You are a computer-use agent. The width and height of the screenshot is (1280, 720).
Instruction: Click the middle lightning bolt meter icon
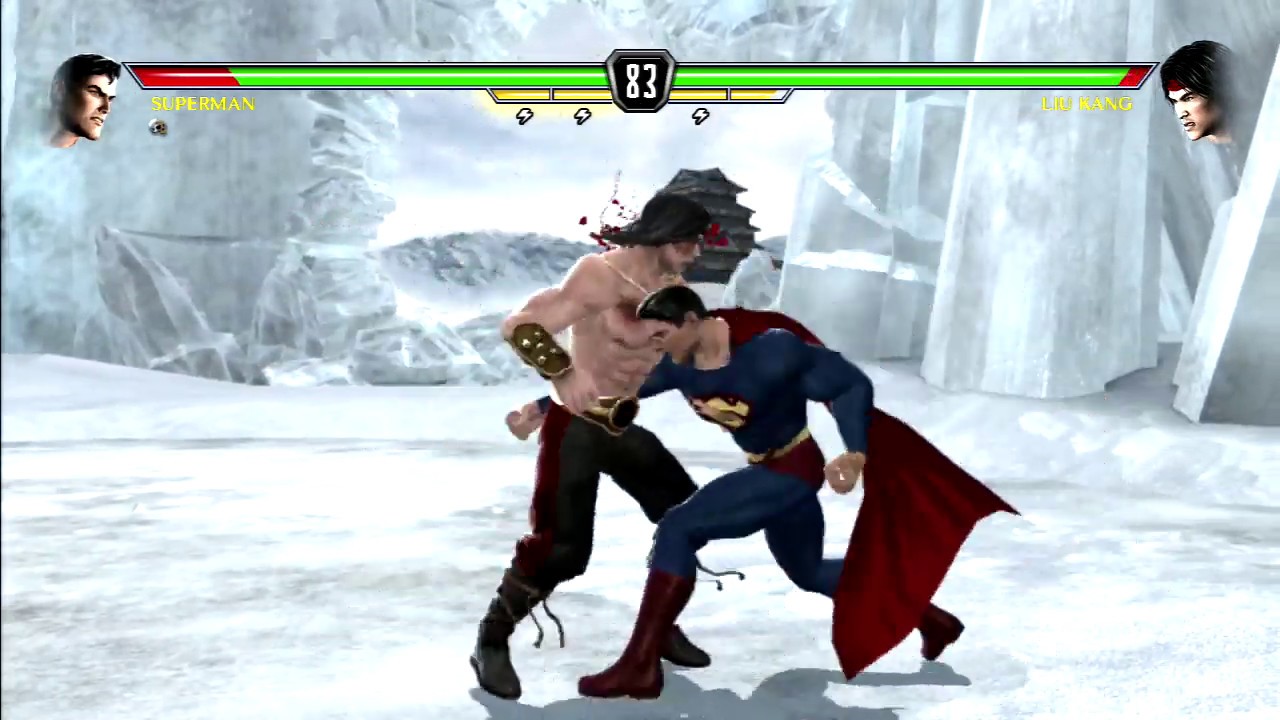(x=582, y=115)
